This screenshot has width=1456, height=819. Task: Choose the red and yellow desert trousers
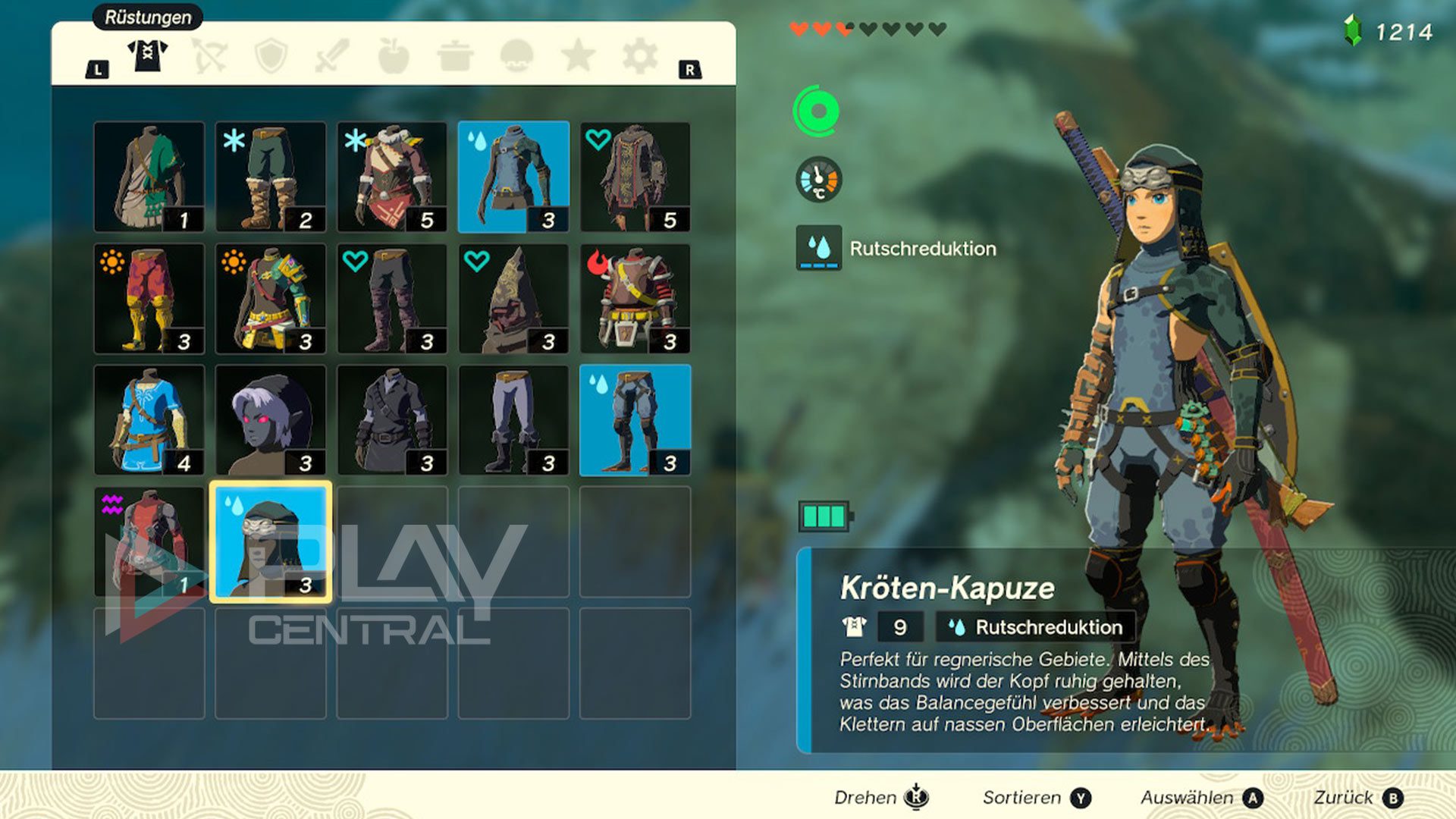[x=149, y=299]
